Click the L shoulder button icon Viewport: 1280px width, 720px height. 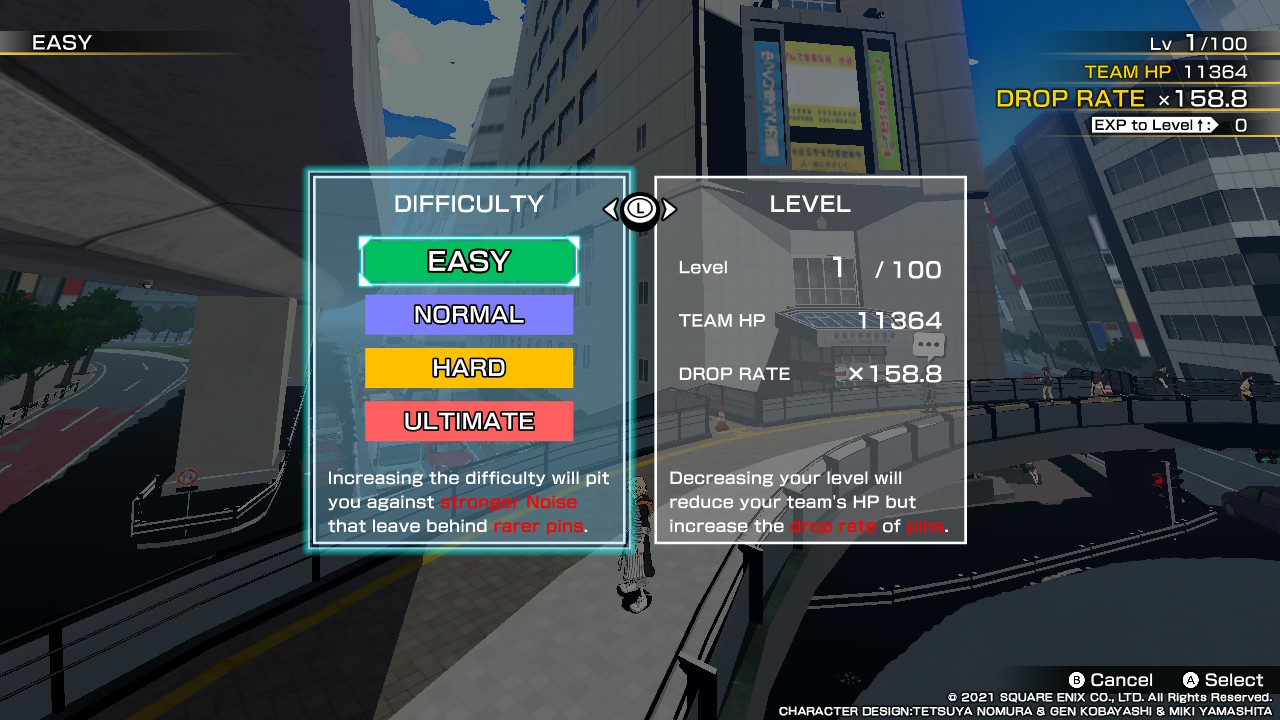(641, 208)
